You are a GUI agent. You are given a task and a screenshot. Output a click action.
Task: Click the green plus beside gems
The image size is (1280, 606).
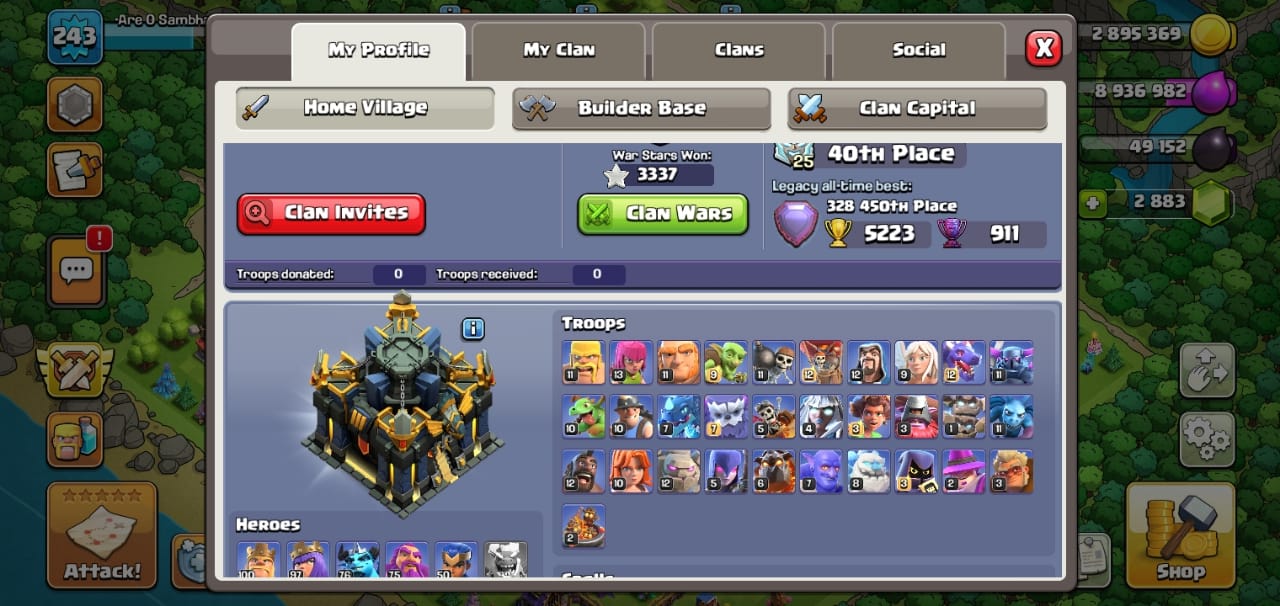[1092, 203]
